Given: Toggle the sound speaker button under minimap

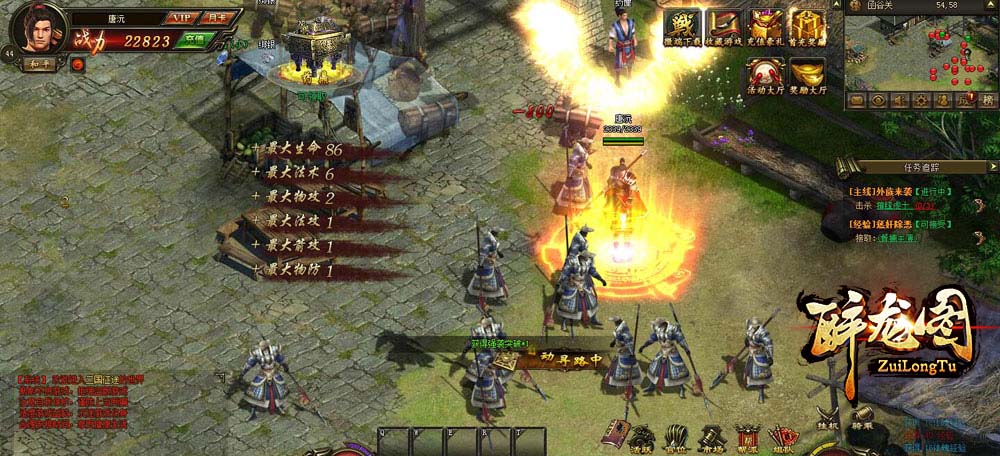Looking at the screenshot, I should pyautogui.click(x=899, y=100).
